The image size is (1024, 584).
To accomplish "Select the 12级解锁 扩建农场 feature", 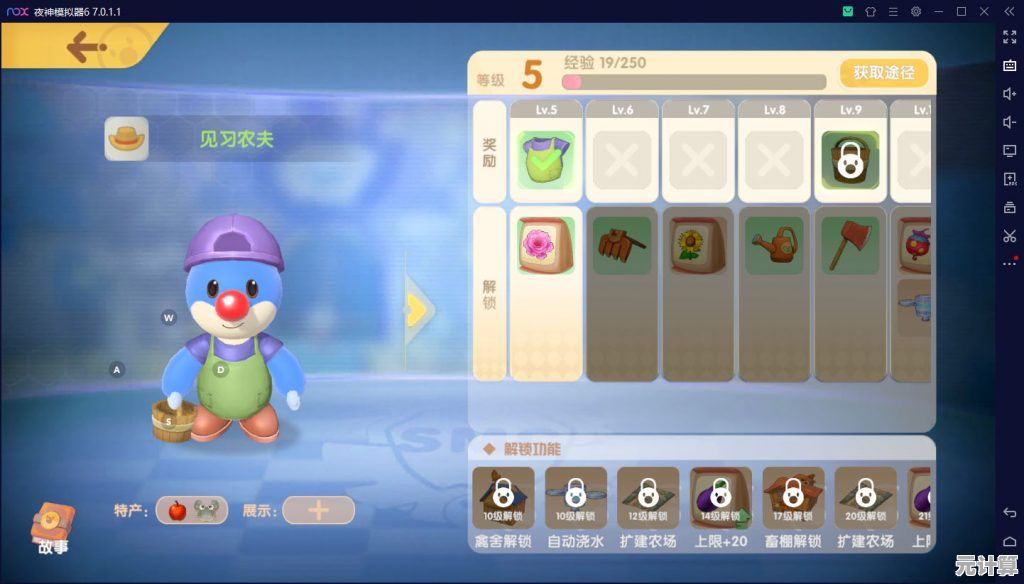I will (647, 498).
